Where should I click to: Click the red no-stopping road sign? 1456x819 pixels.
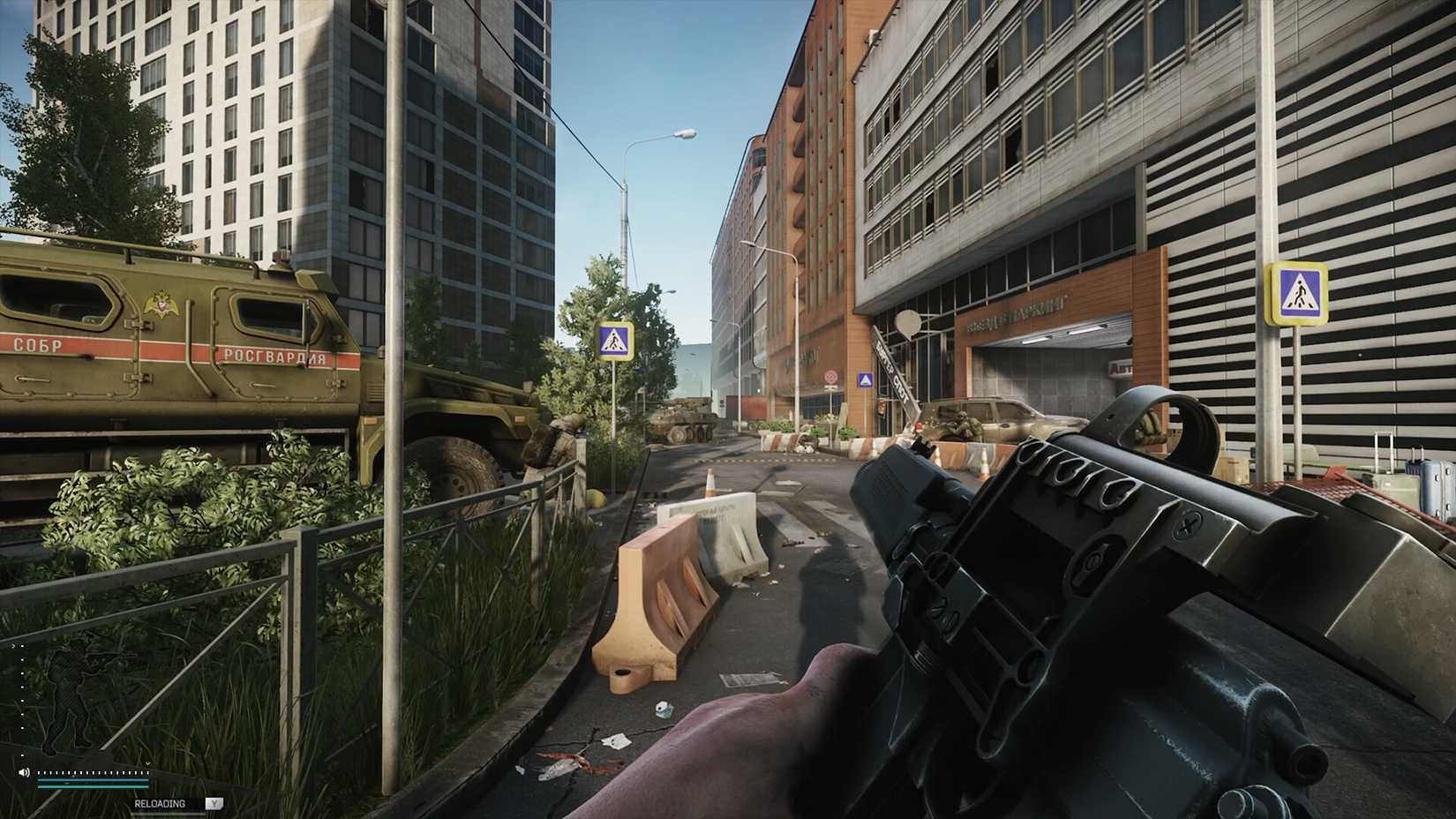click(x=830, y=377)
